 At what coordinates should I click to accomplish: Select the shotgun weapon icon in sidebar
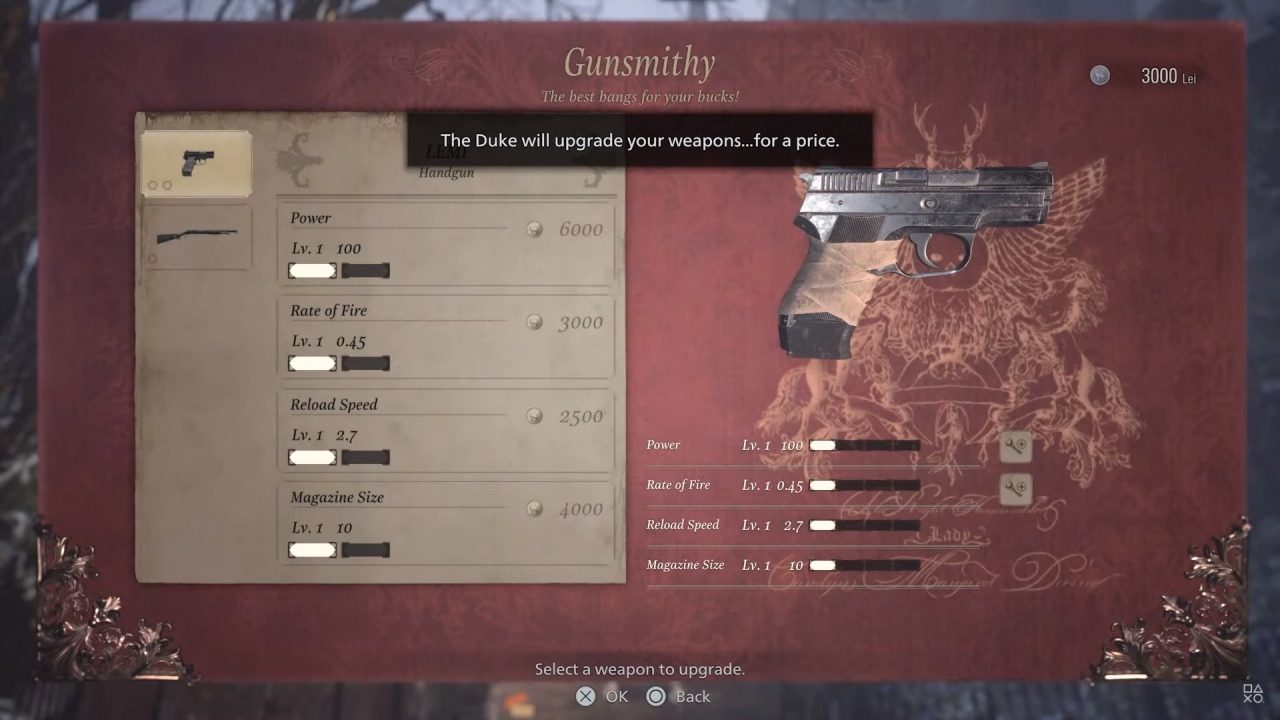click(x=197, y=237)
